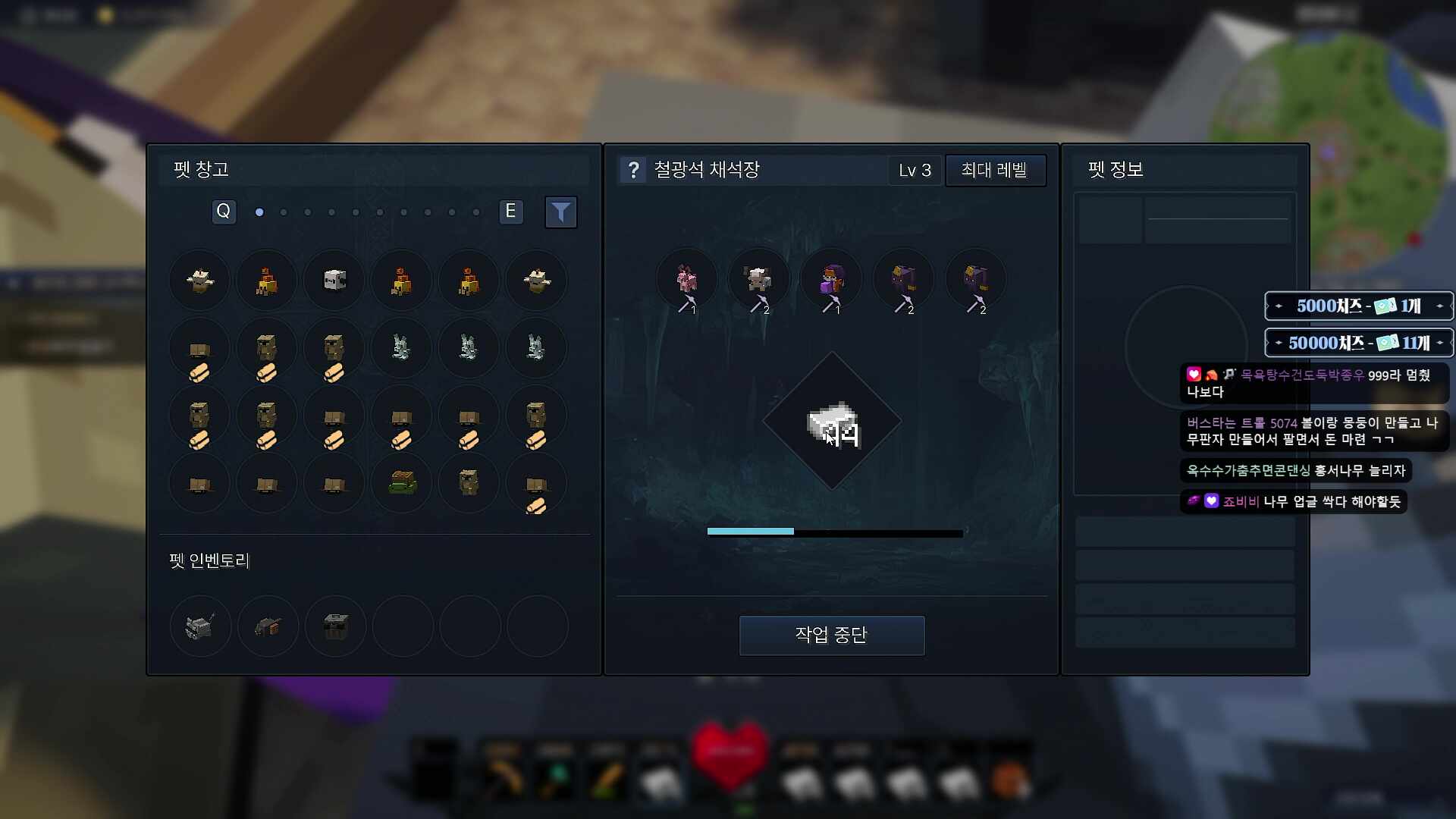
Task: Select the sheep worker pet in the quarry
Action: pos(760,279)
